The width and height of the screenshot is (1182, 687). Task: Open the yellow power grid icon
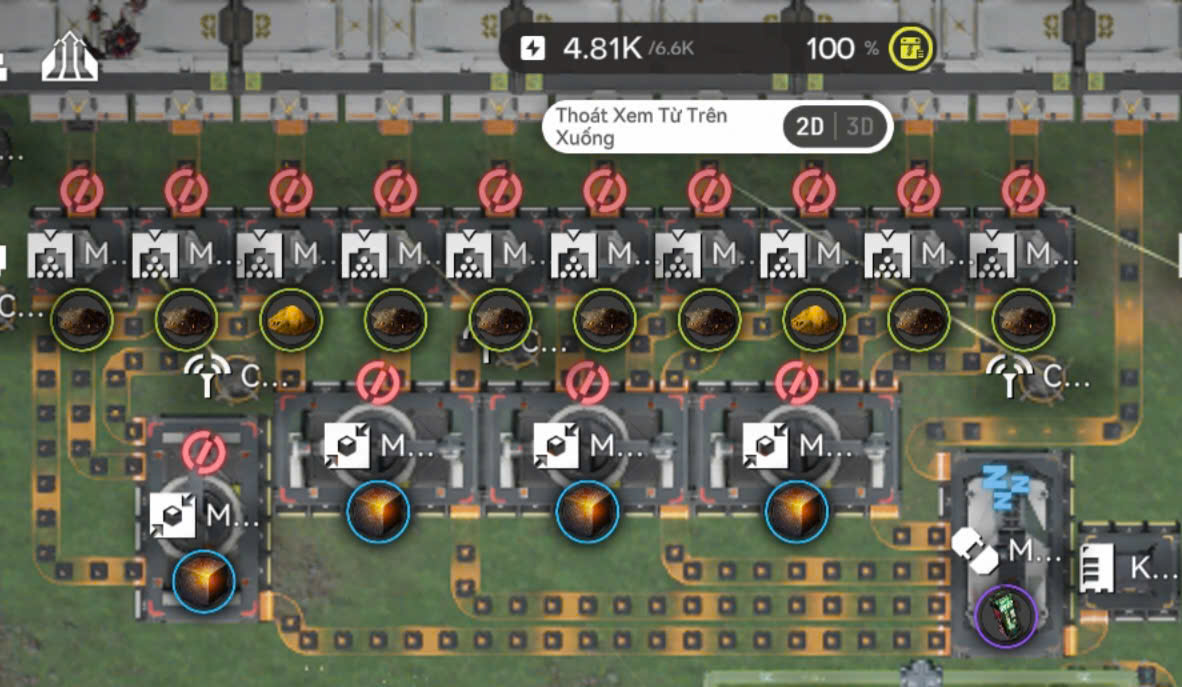(x=911, y=48)
